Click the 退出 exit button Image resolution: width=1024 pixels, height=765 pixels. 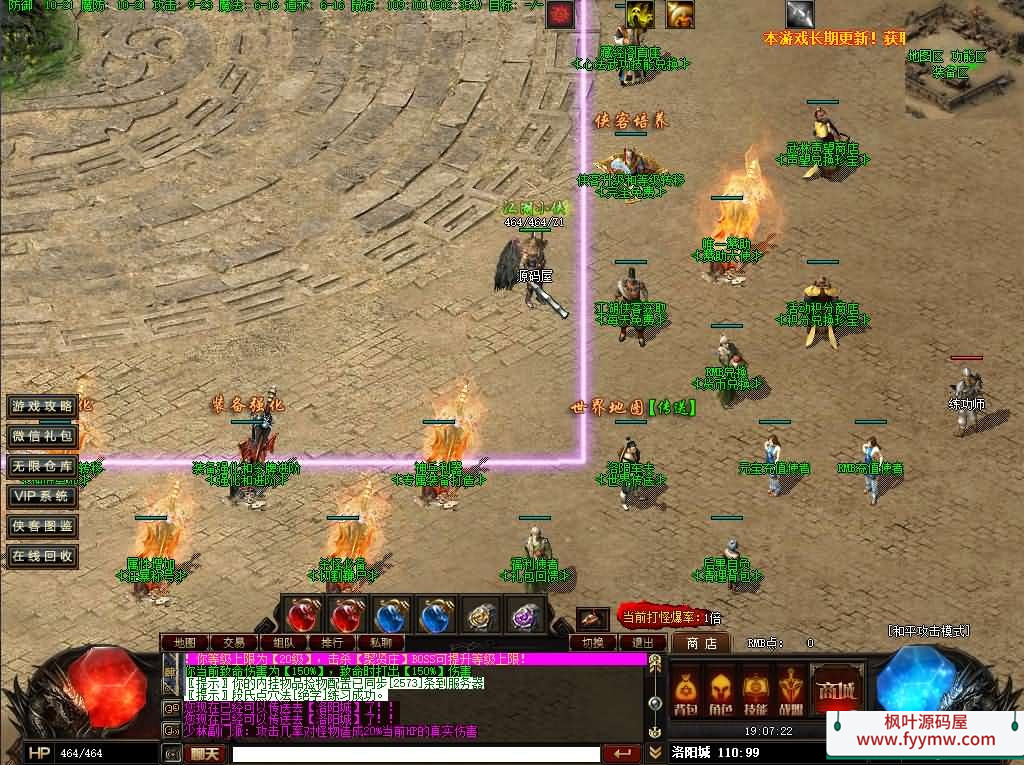pyautogui.click(x=642, y=643)
